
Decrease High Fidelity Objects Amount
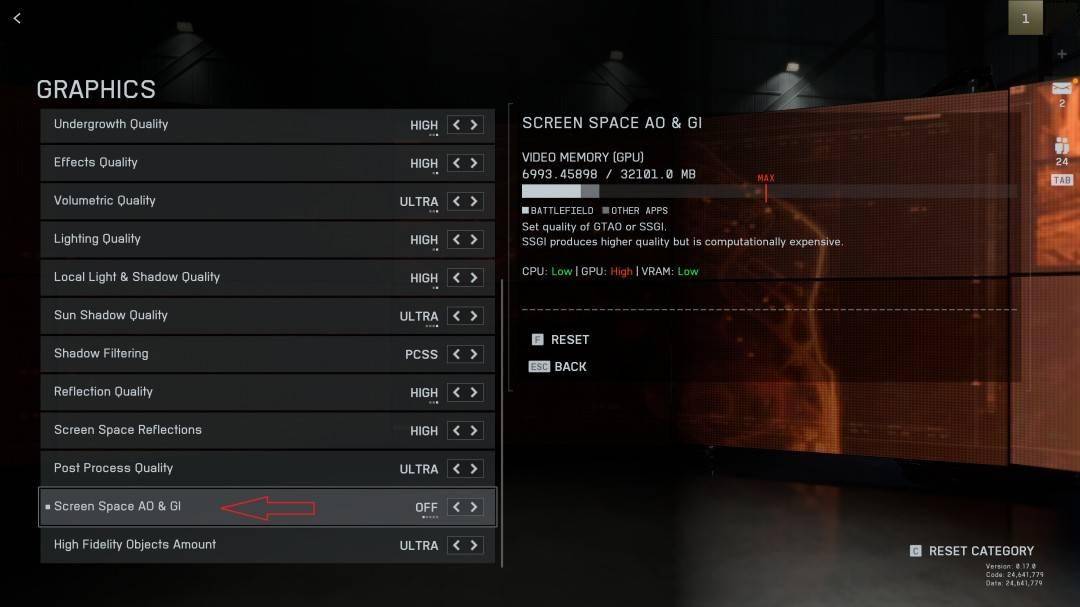pos(457,545)
